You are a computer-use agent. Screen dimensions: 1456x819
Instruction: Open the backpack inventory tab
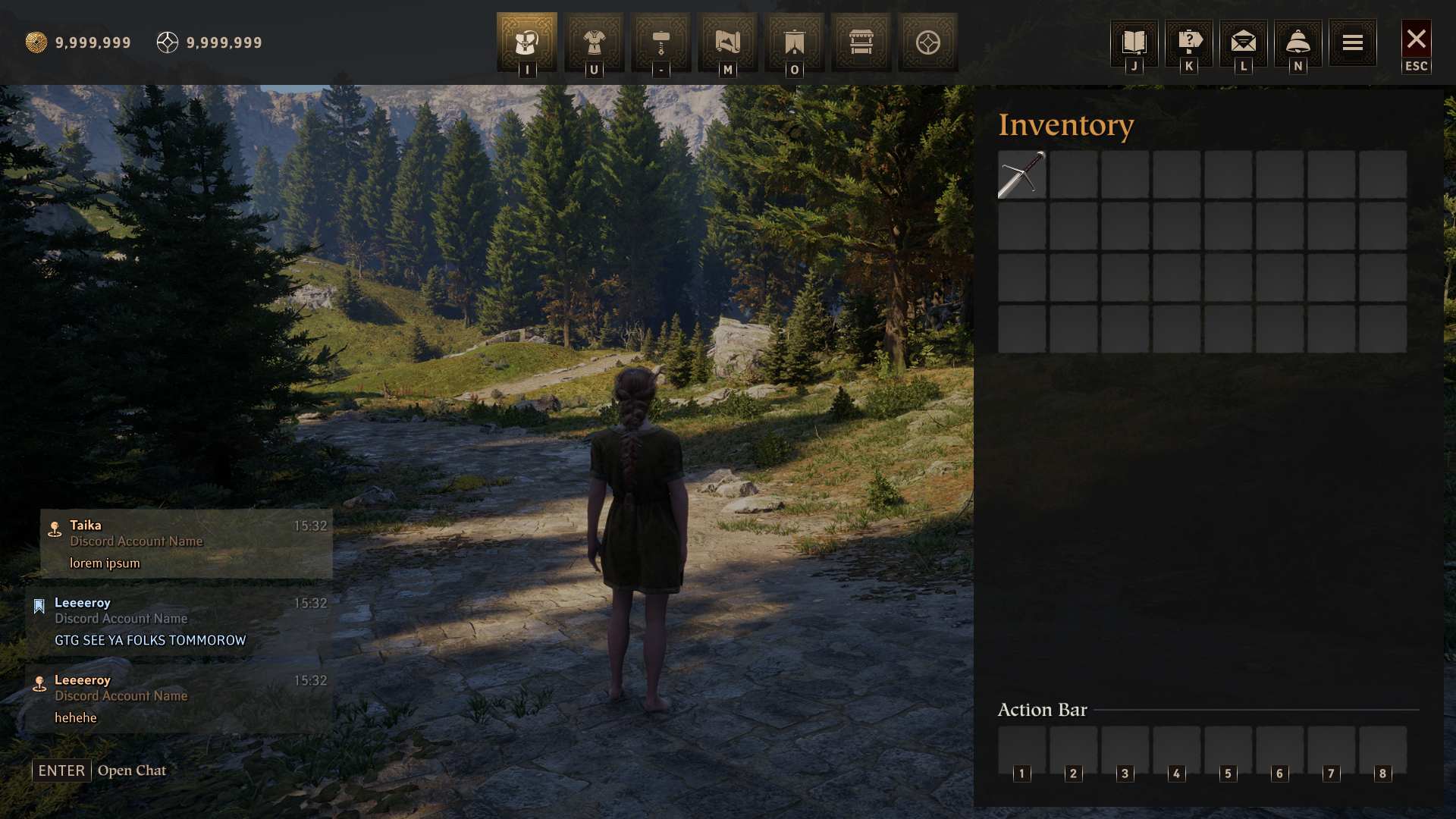(x=527, y=42)
